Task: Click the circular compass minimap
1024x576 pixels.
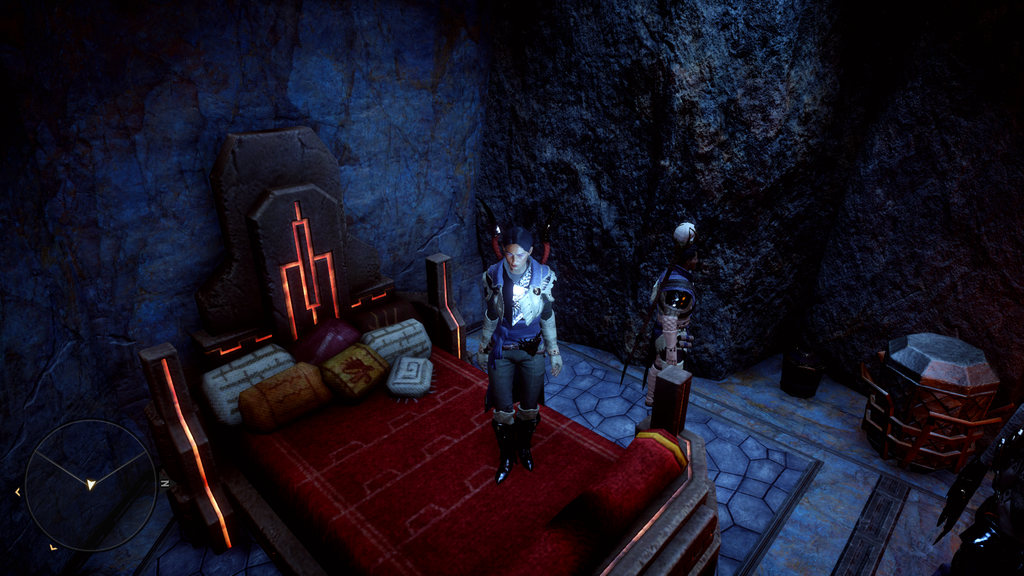Action: pos(90,484)
